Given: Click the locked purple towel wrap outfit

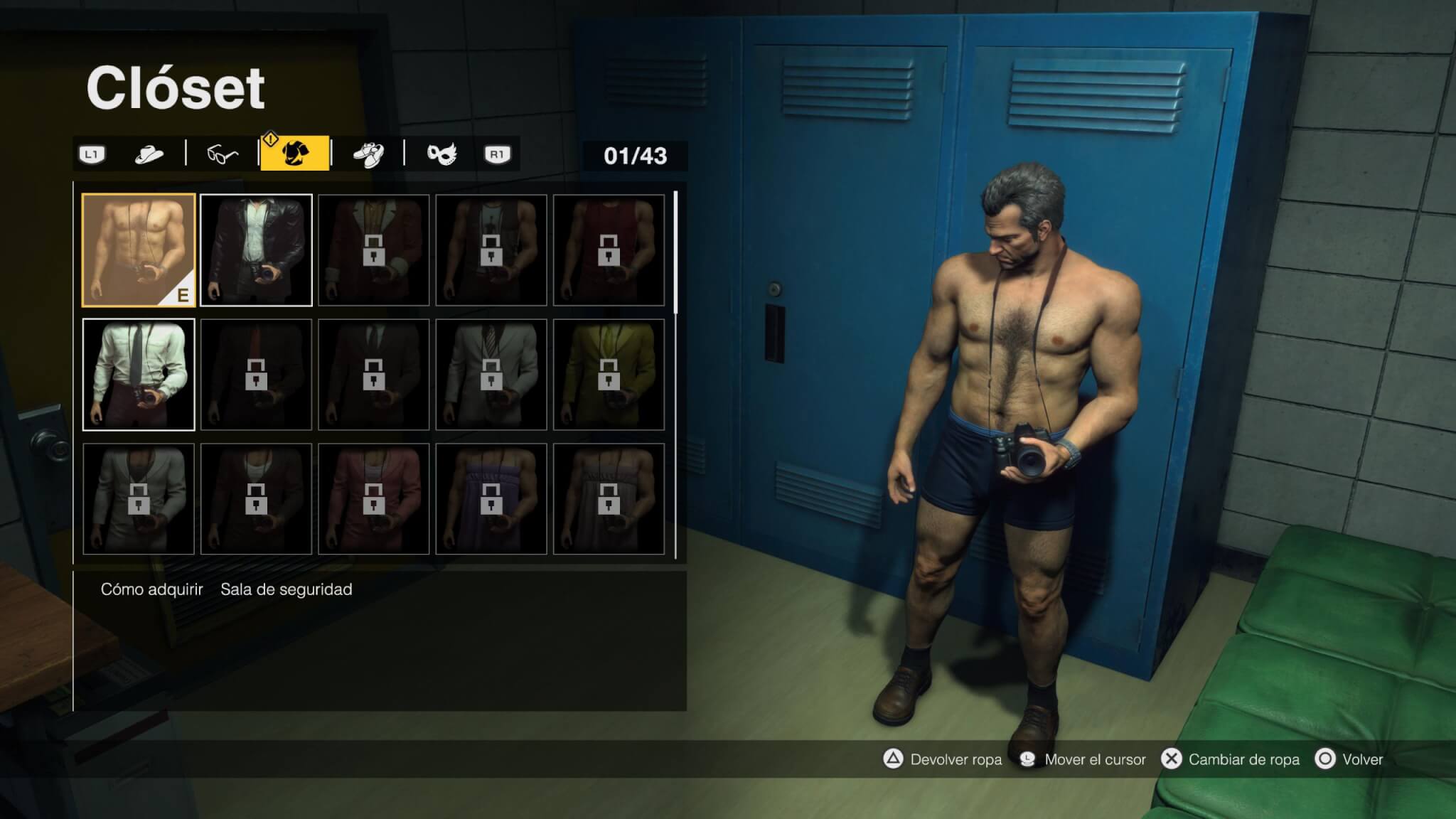Looking at the screenshot, I should tap(491, 499).
